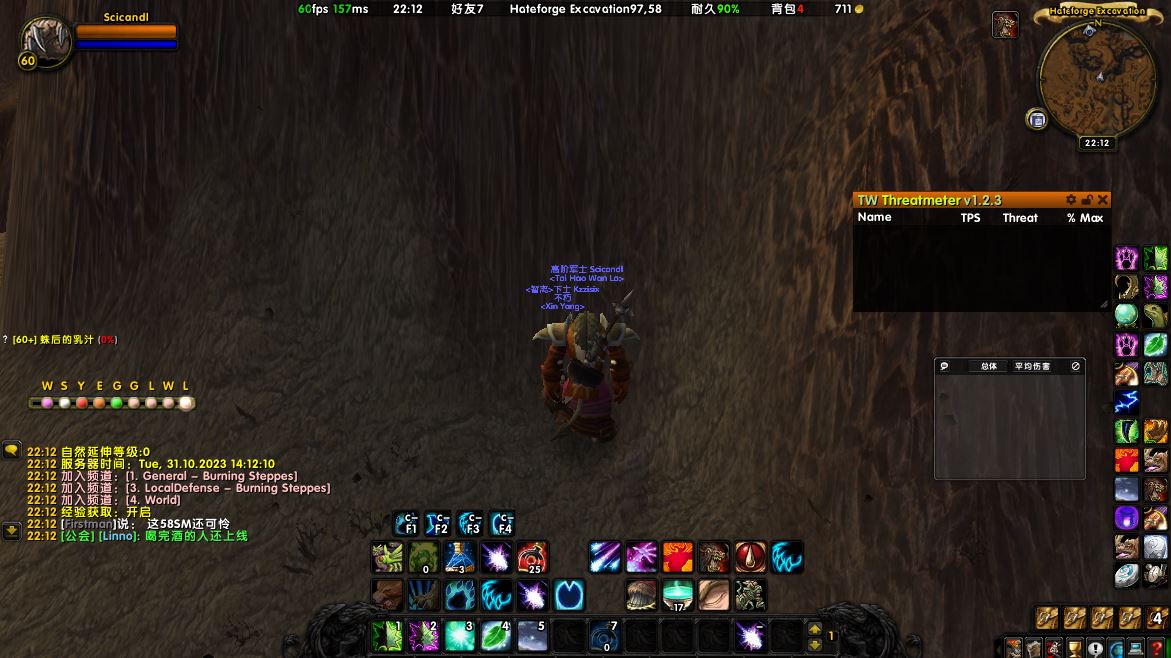
Task: Click the damage meter reset circle icon
Action: (1076, 366)
